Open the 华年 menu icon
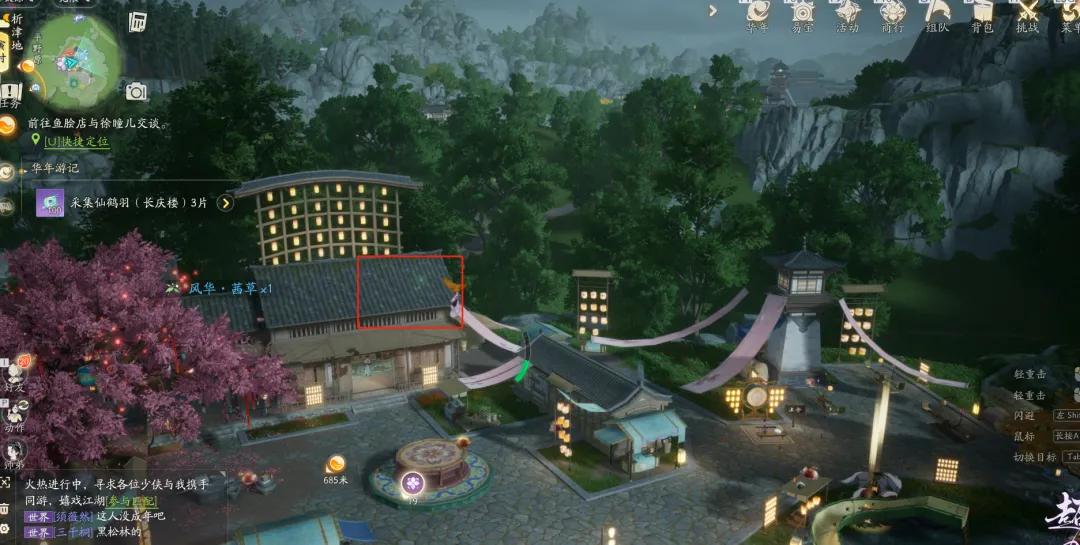 tap(759, 12)
